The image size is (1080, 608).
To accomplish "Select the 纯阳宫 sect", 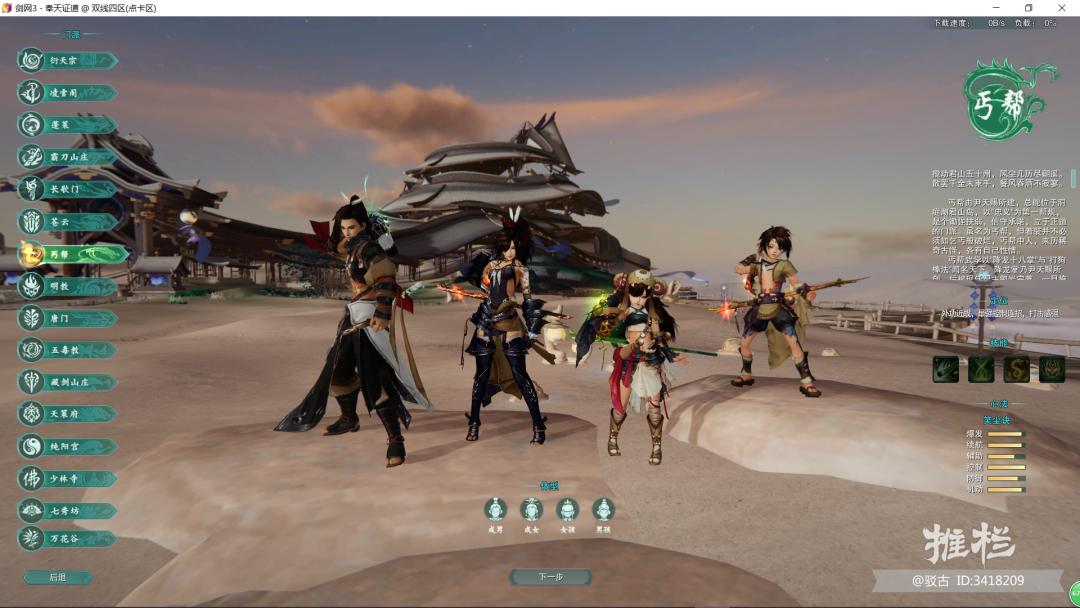I will (66, 446).
